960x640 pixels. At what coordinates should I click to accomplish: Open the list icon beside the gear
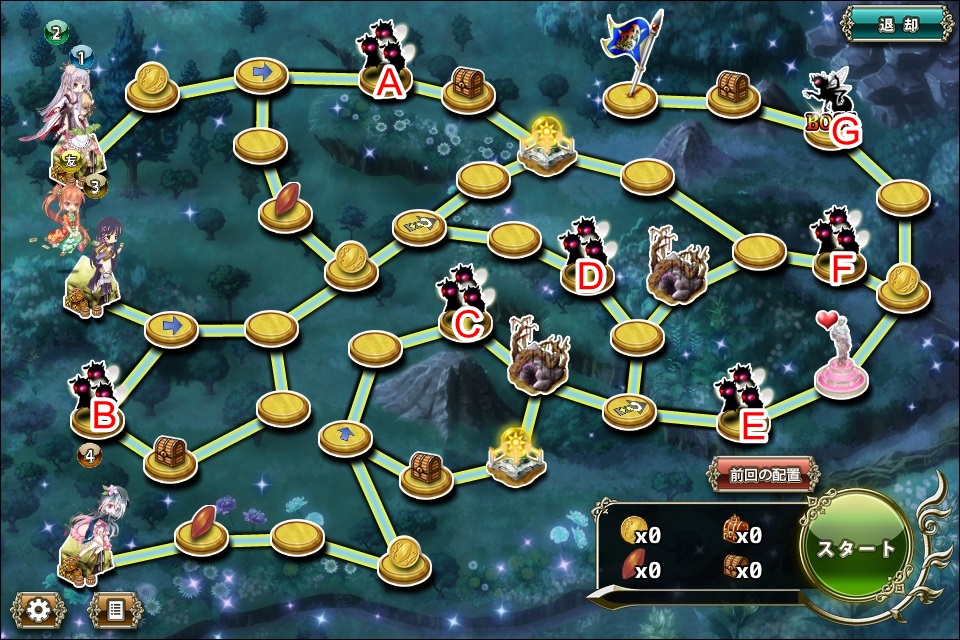pos(112,608)
